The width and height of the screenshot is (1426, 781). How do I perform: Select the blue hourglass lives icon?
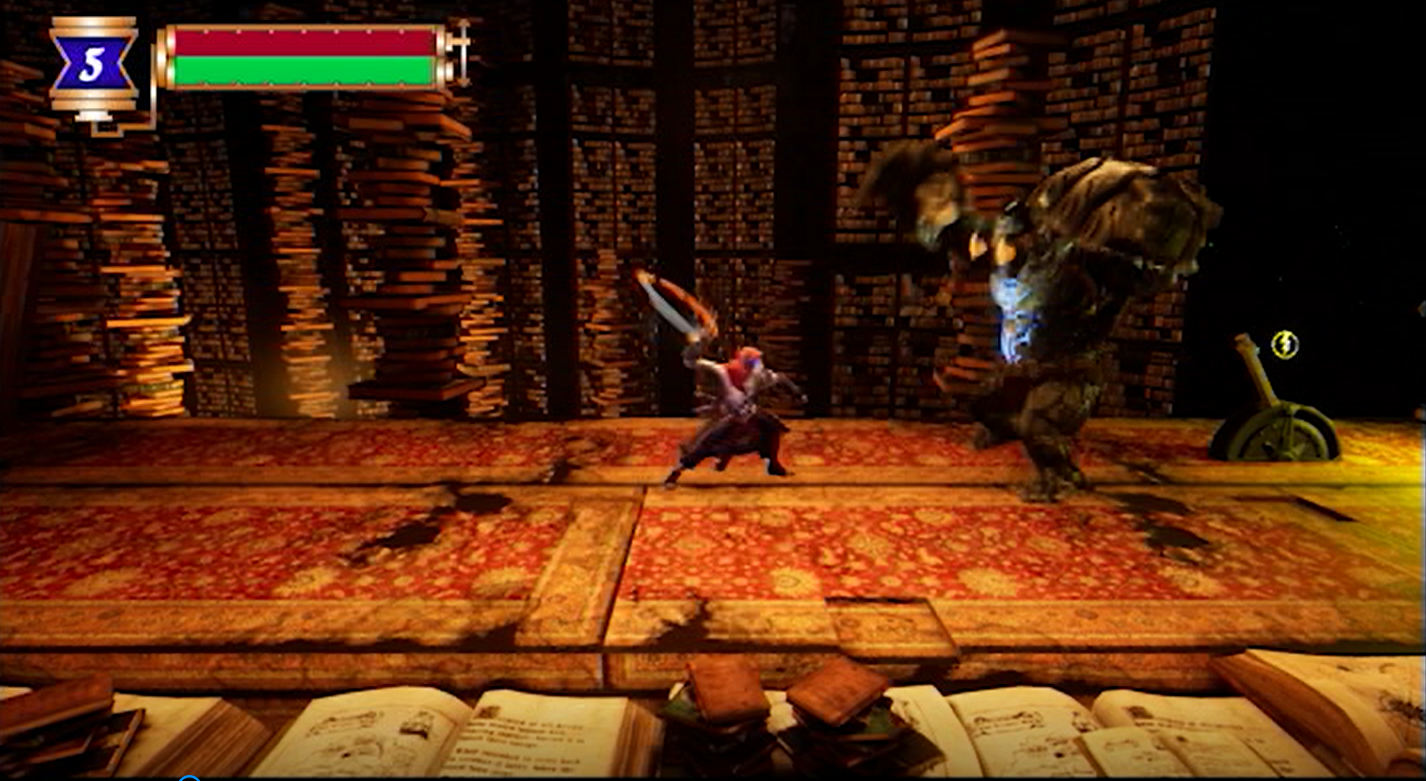pyautogui.click(x=92, y=65)
